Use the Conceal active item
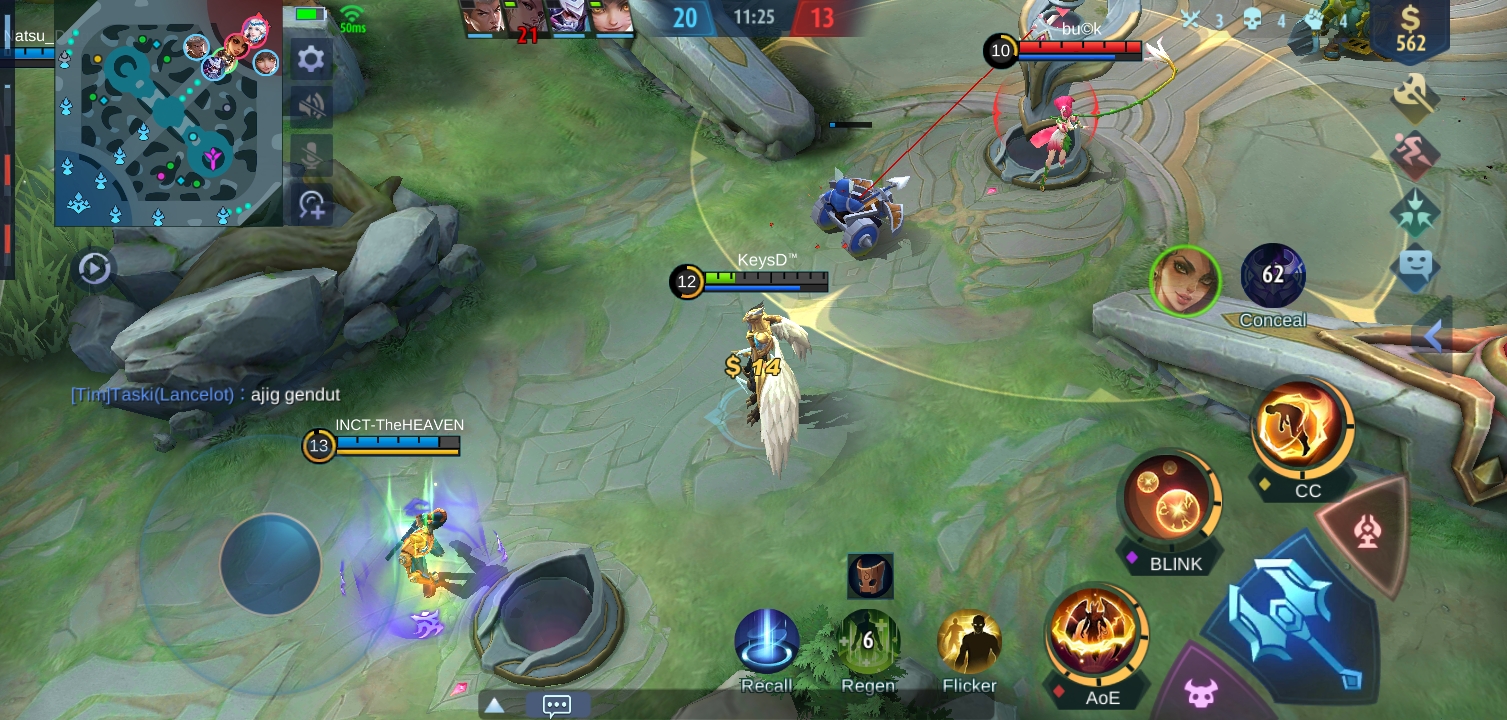 (1272, 277)
